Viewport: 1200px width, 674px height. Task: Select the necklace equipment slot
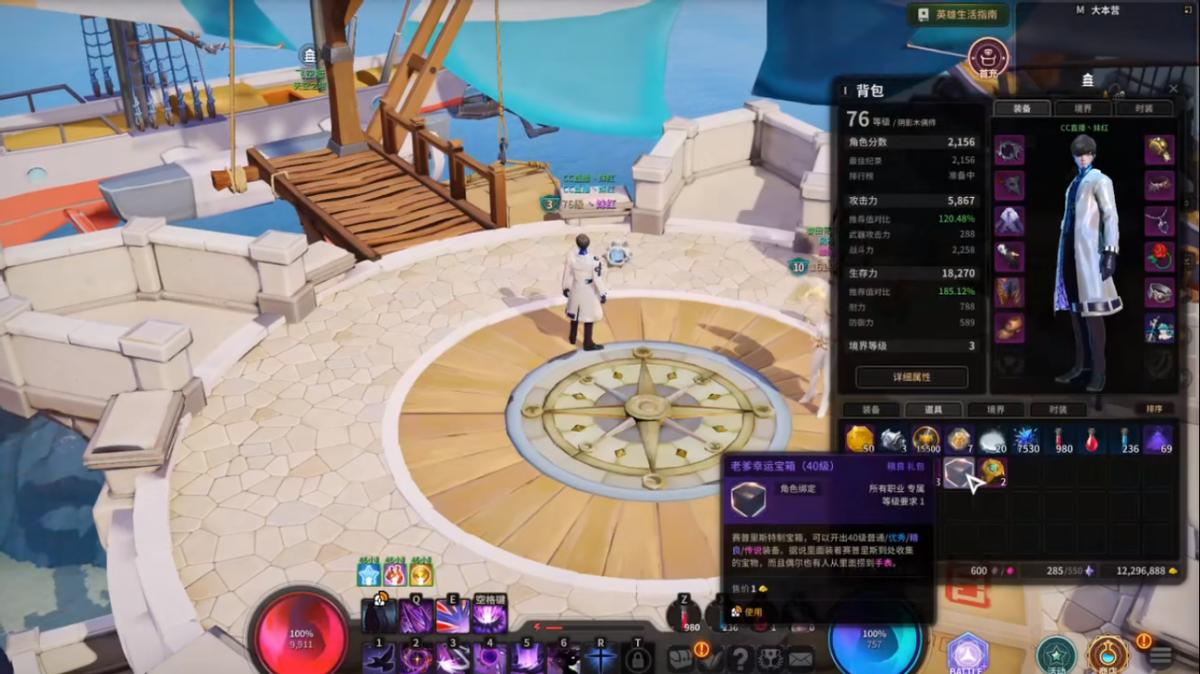point(1159,220)
